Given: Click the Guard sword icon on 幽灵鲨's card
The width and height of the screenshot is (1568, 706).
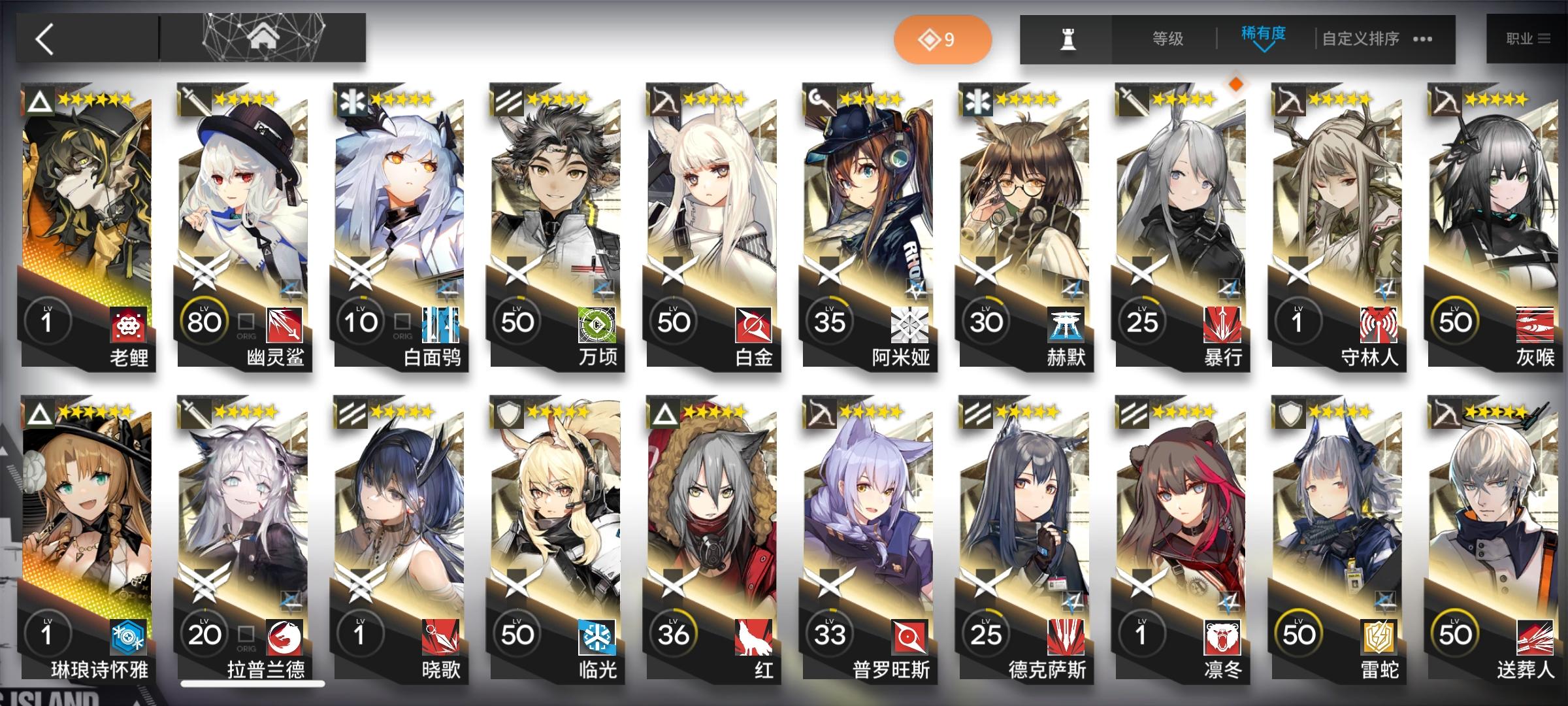Looking at the screenshot, I should pos(194,101).
